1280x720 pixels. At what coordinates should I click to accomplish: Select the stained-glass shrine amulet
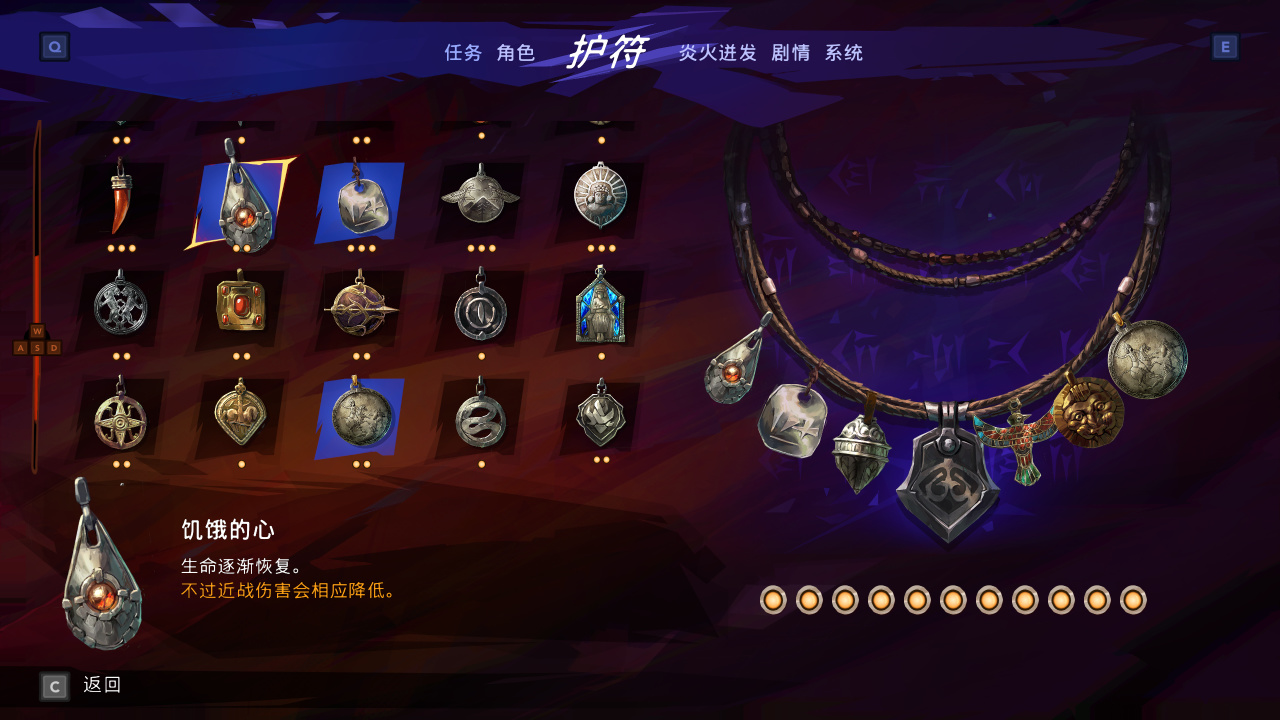pyautogui.click(x=600, y=308)
